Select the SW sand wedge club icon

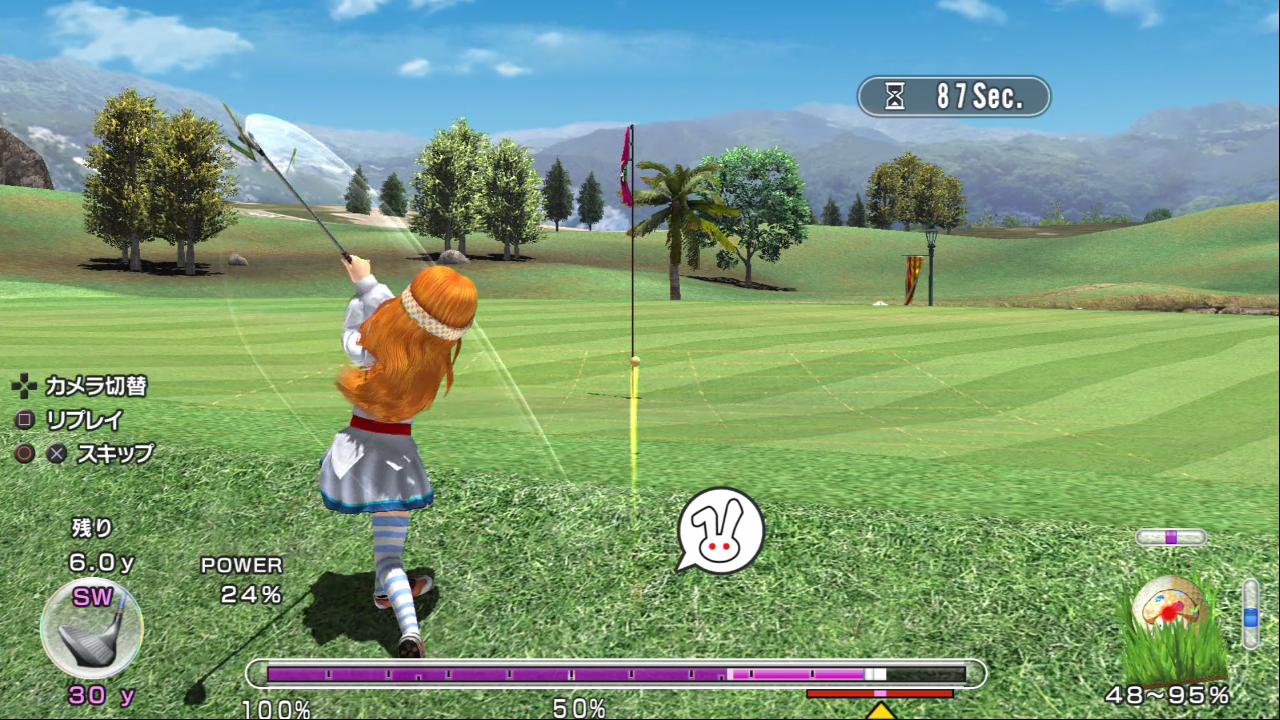point(91,630)
